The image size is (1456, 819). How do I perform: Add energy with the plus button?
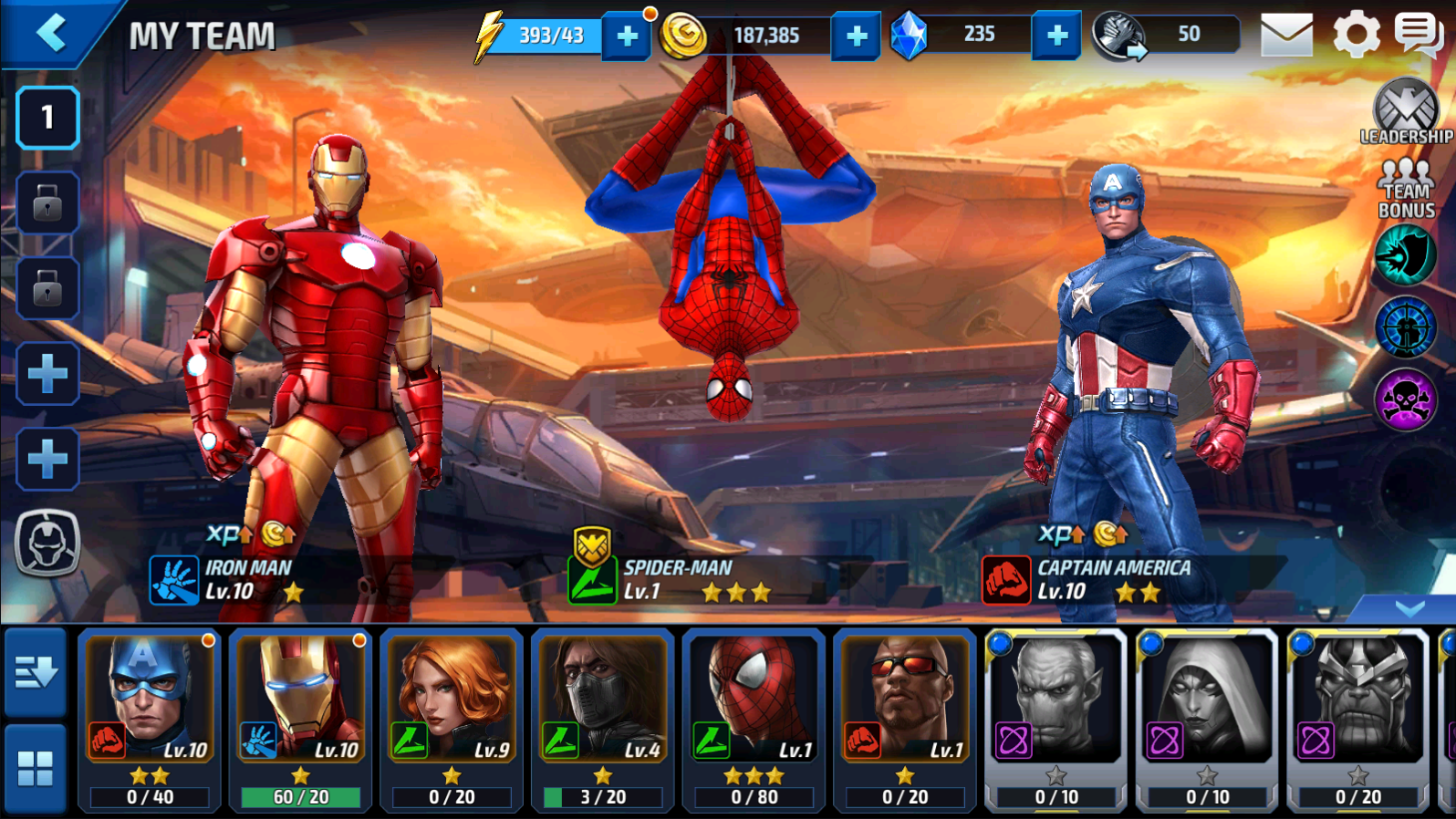coord(627,36)
